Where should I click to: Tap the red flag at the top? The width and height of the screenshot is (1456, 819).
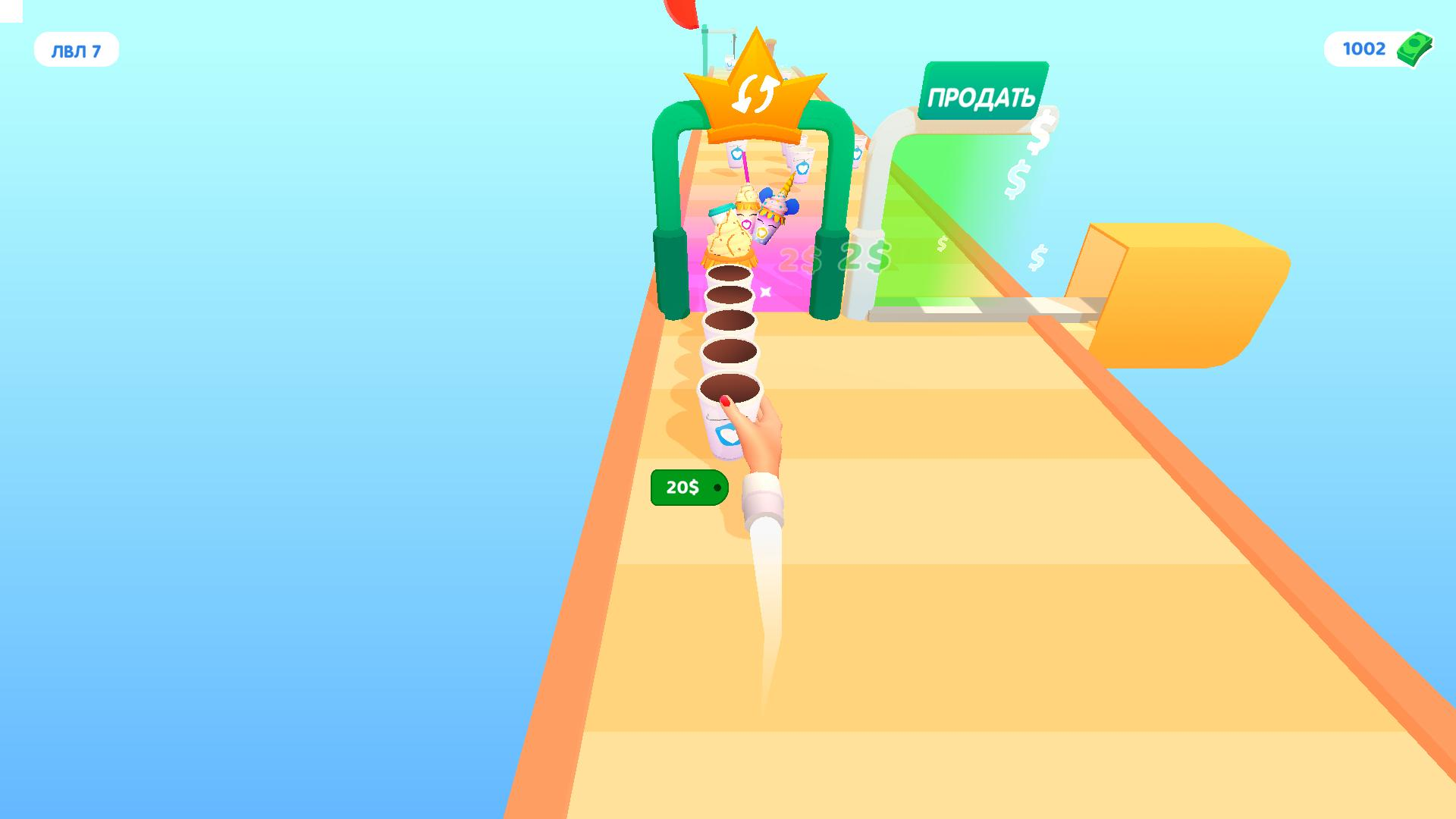680,11
